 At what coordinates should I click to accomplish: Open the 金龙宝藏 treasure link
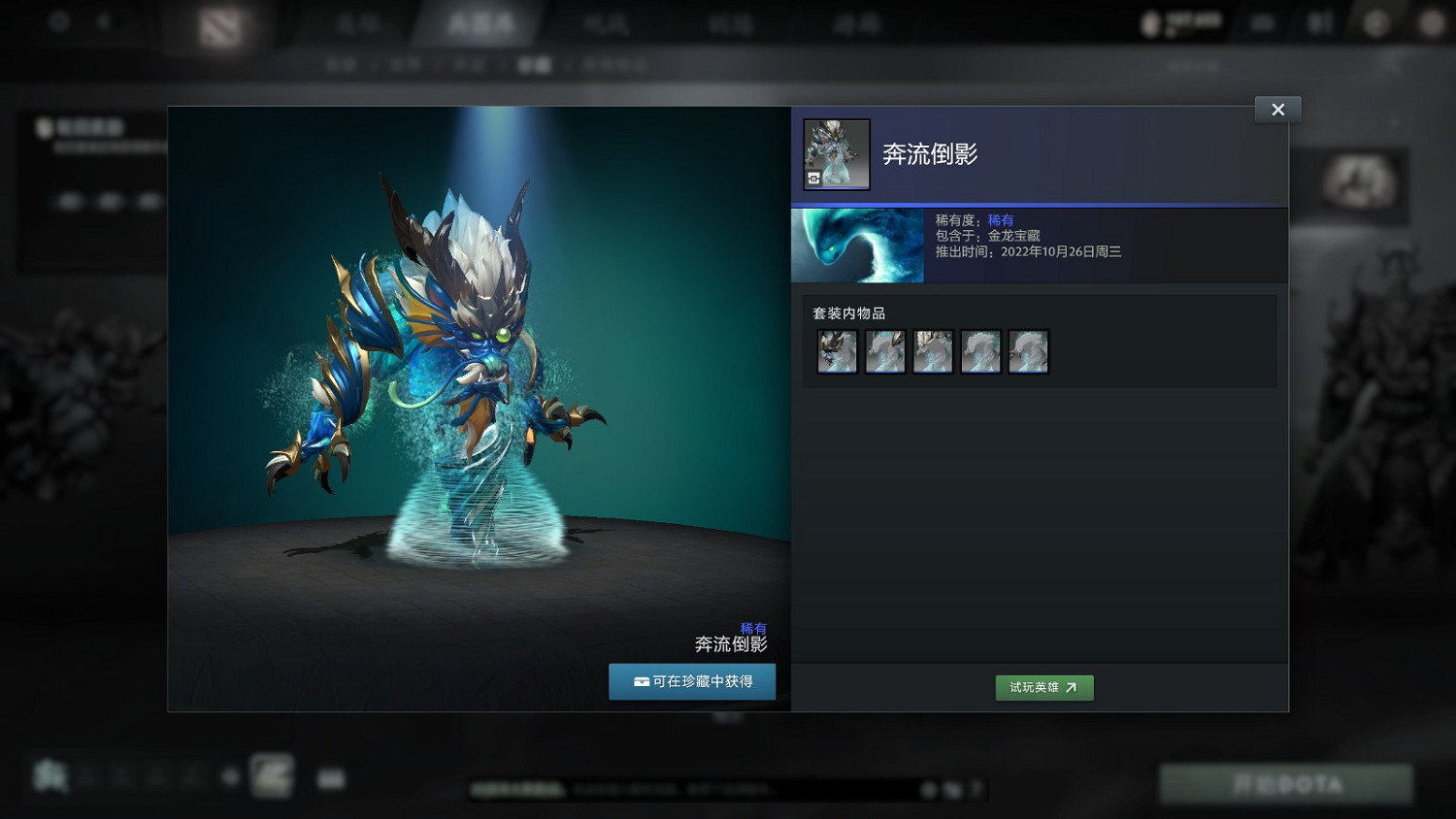[1016, 235]
